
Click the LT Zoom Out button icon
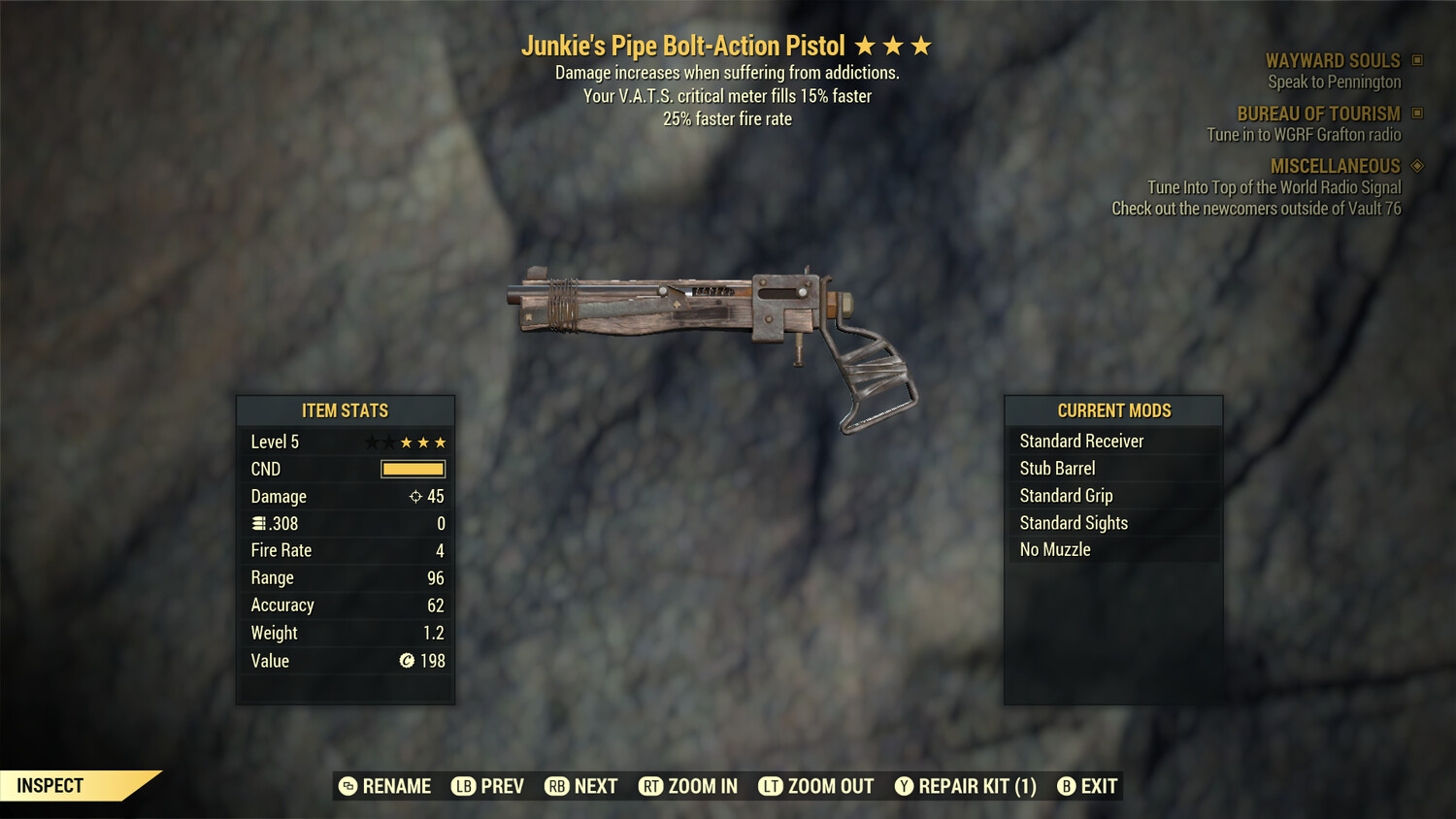772,786
